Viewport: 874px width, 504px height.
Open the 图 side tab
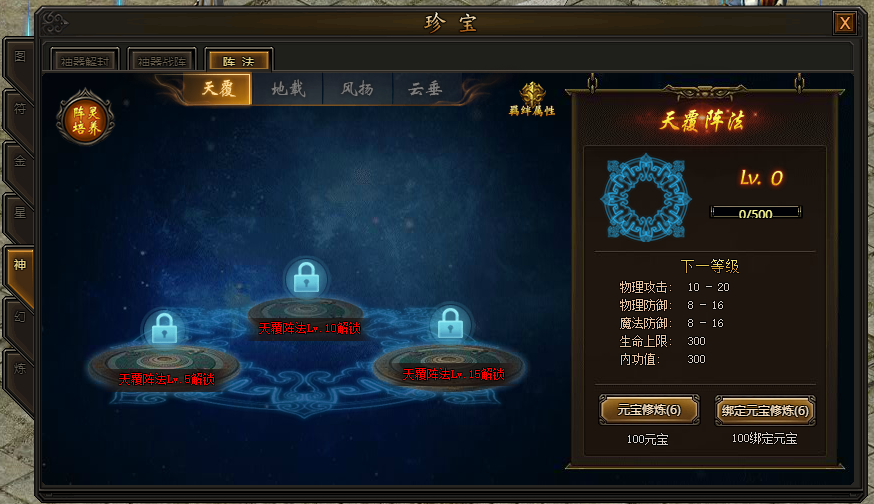19,56
